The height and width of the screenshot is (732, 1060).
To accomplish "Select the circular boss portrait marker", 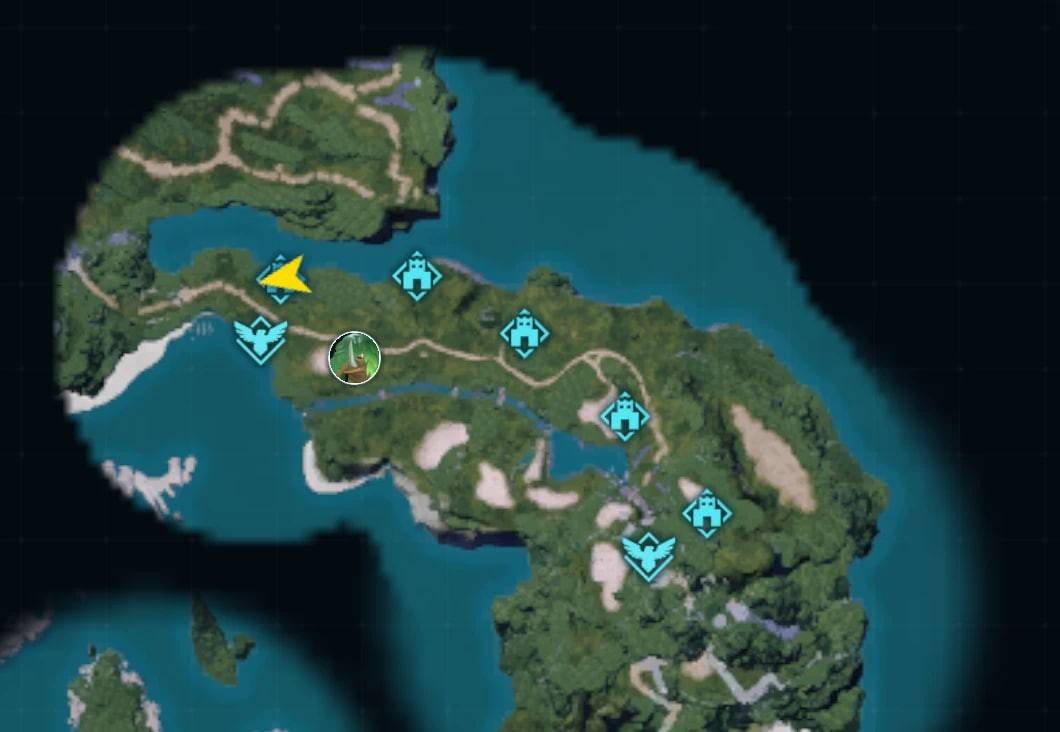I will point(354,357).
